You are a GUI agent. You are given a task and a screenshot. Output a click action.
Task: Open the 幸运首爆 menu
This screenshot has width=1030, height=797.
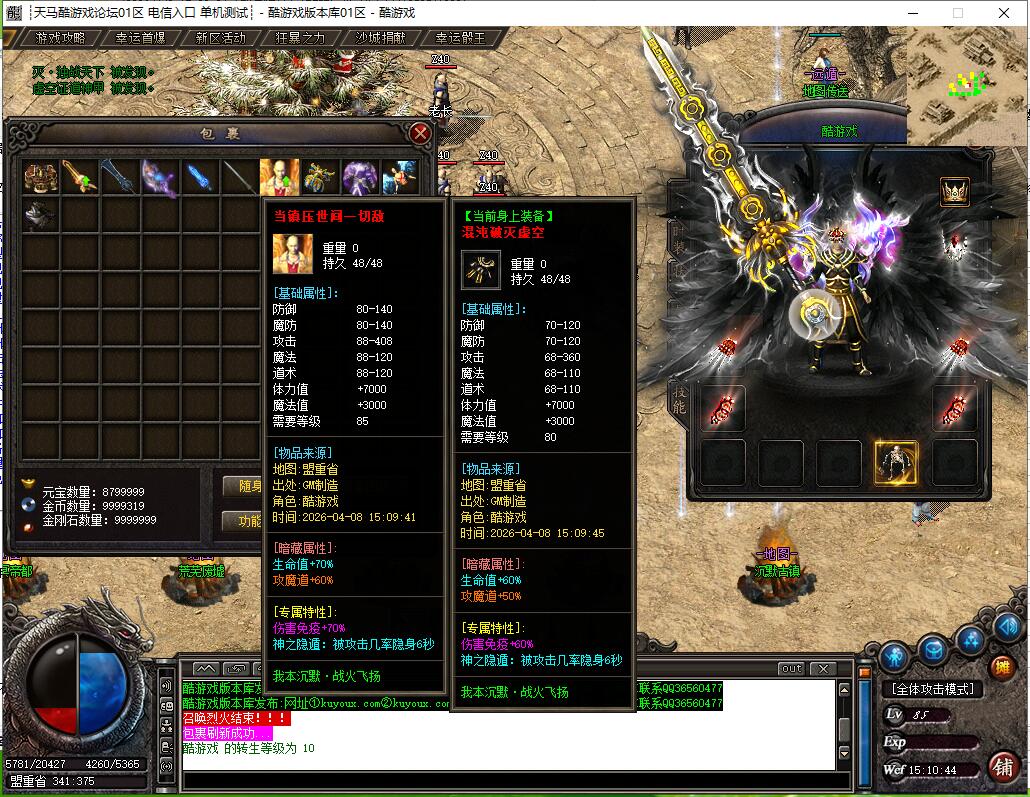140,38
